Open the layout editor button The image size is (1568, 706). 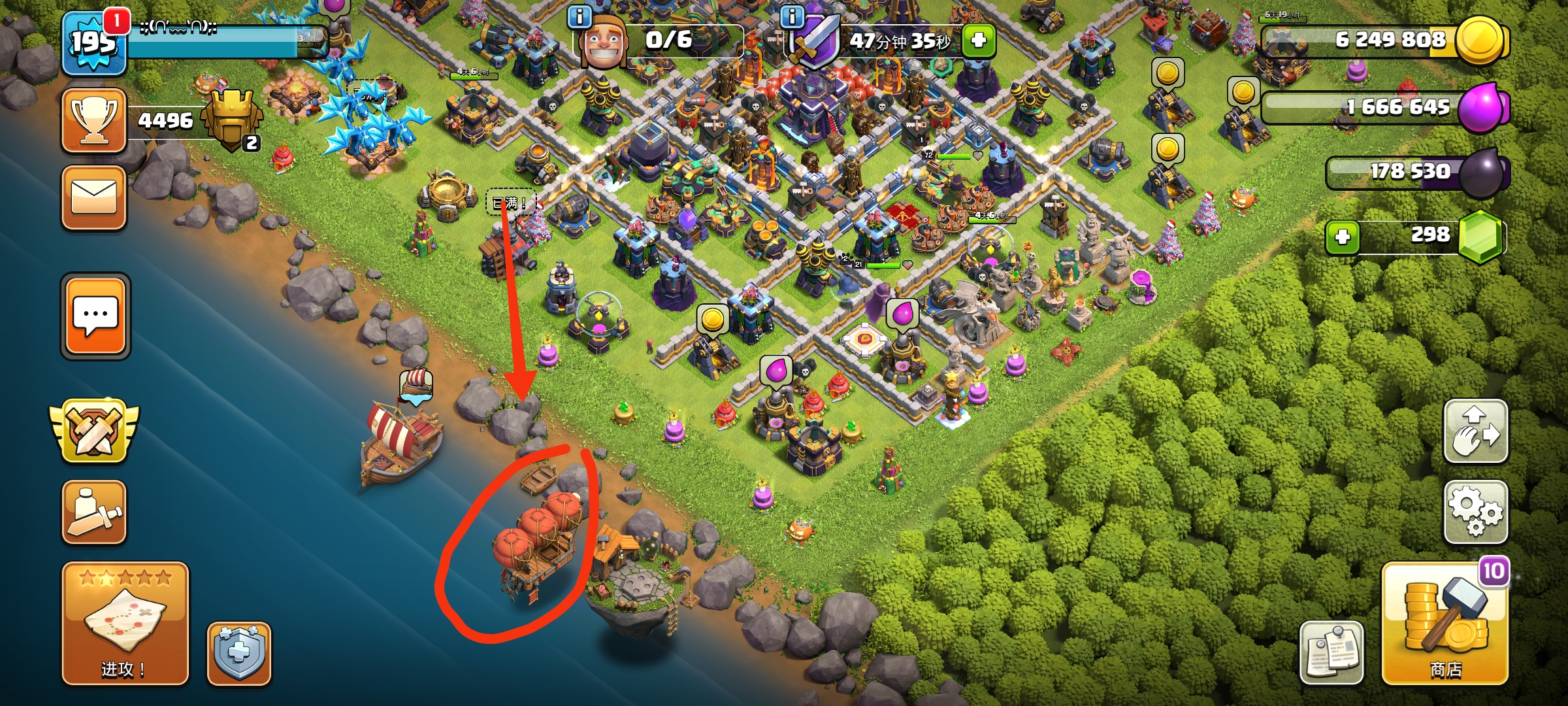(x=1475, y=431)
